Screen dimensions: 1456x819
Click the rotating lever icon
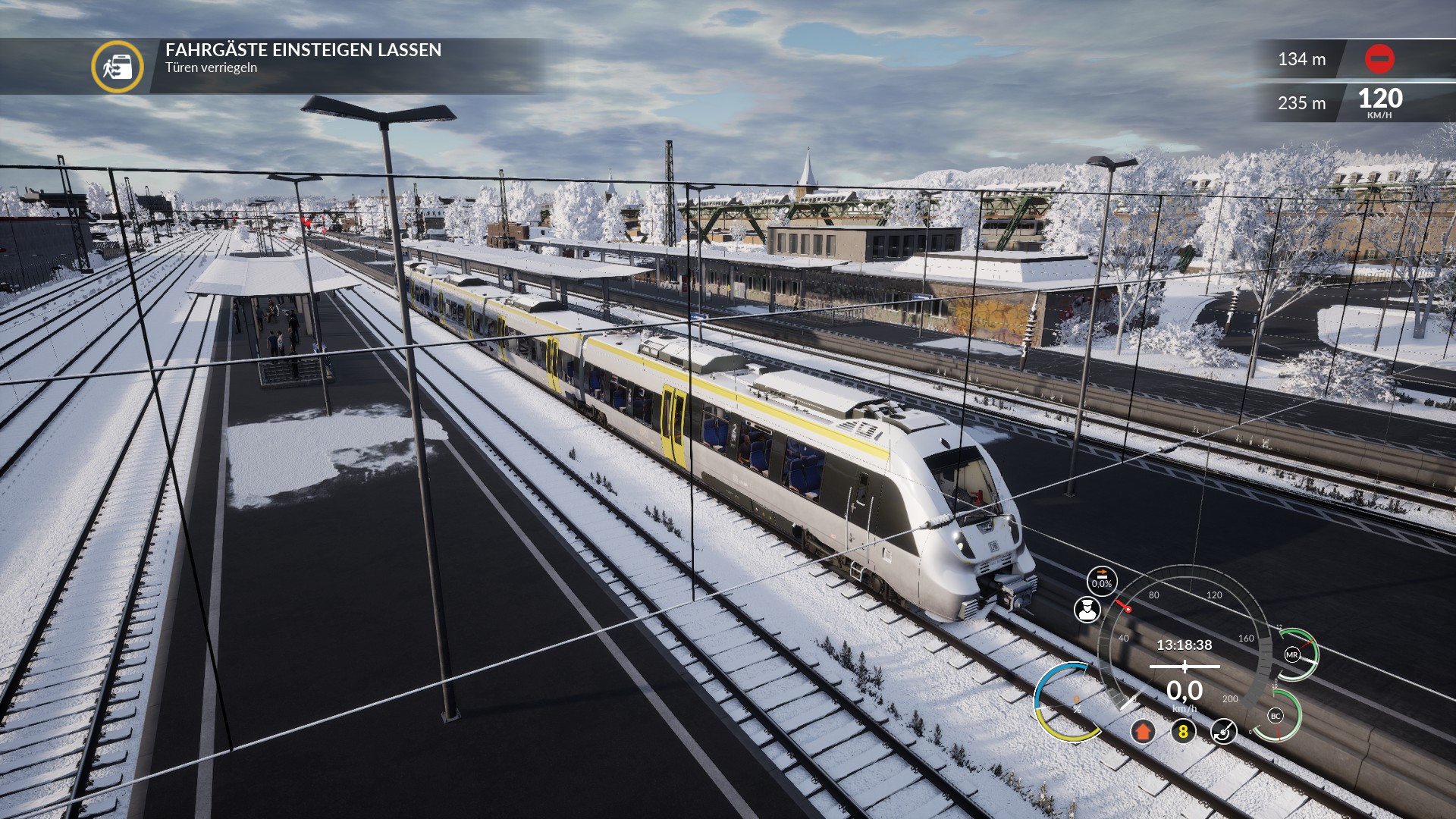pyautogui.click(x=1223, y=732)
